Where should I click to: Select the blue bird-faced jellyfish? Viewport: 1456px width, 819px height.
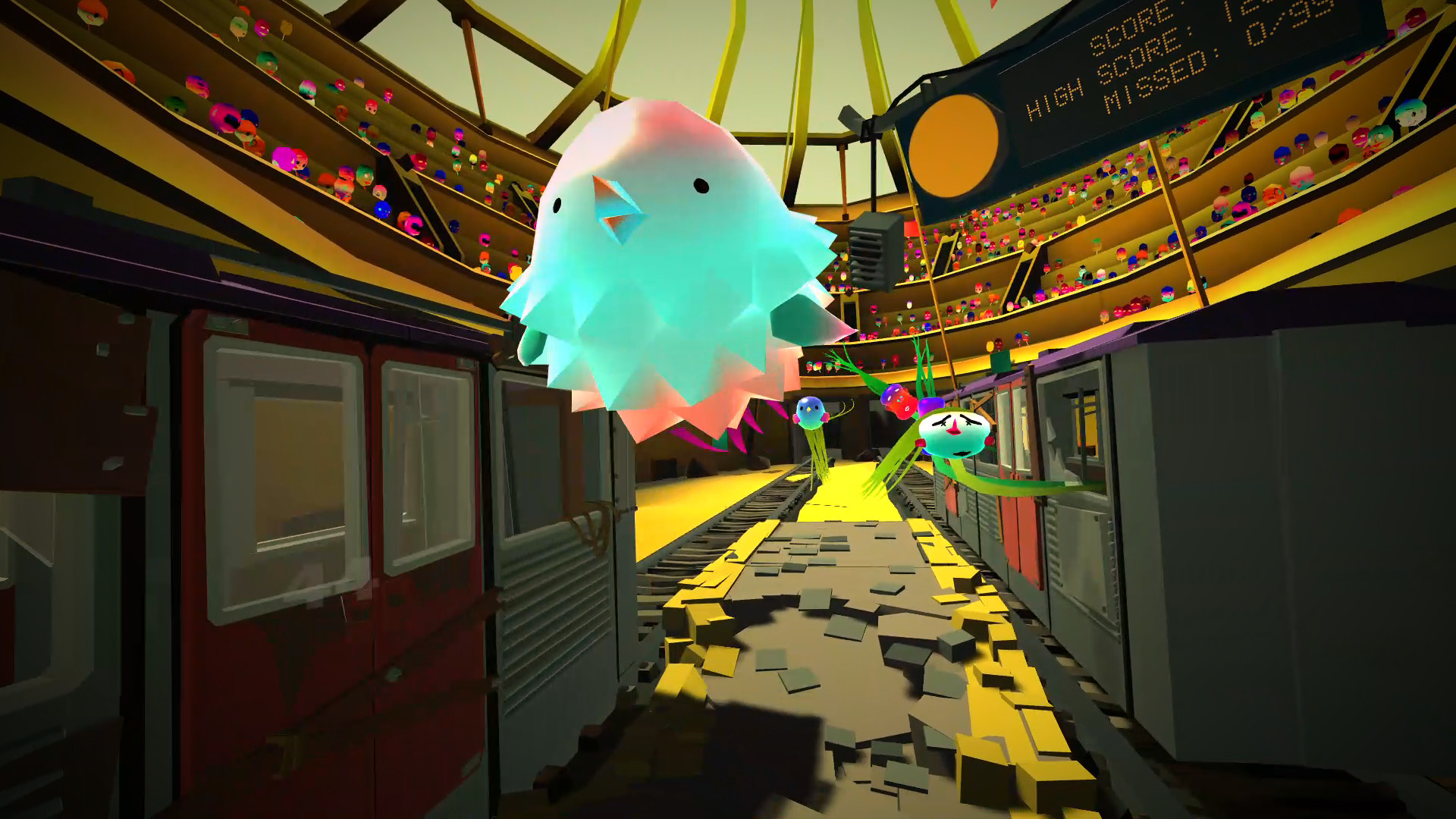tap(809, 413)
